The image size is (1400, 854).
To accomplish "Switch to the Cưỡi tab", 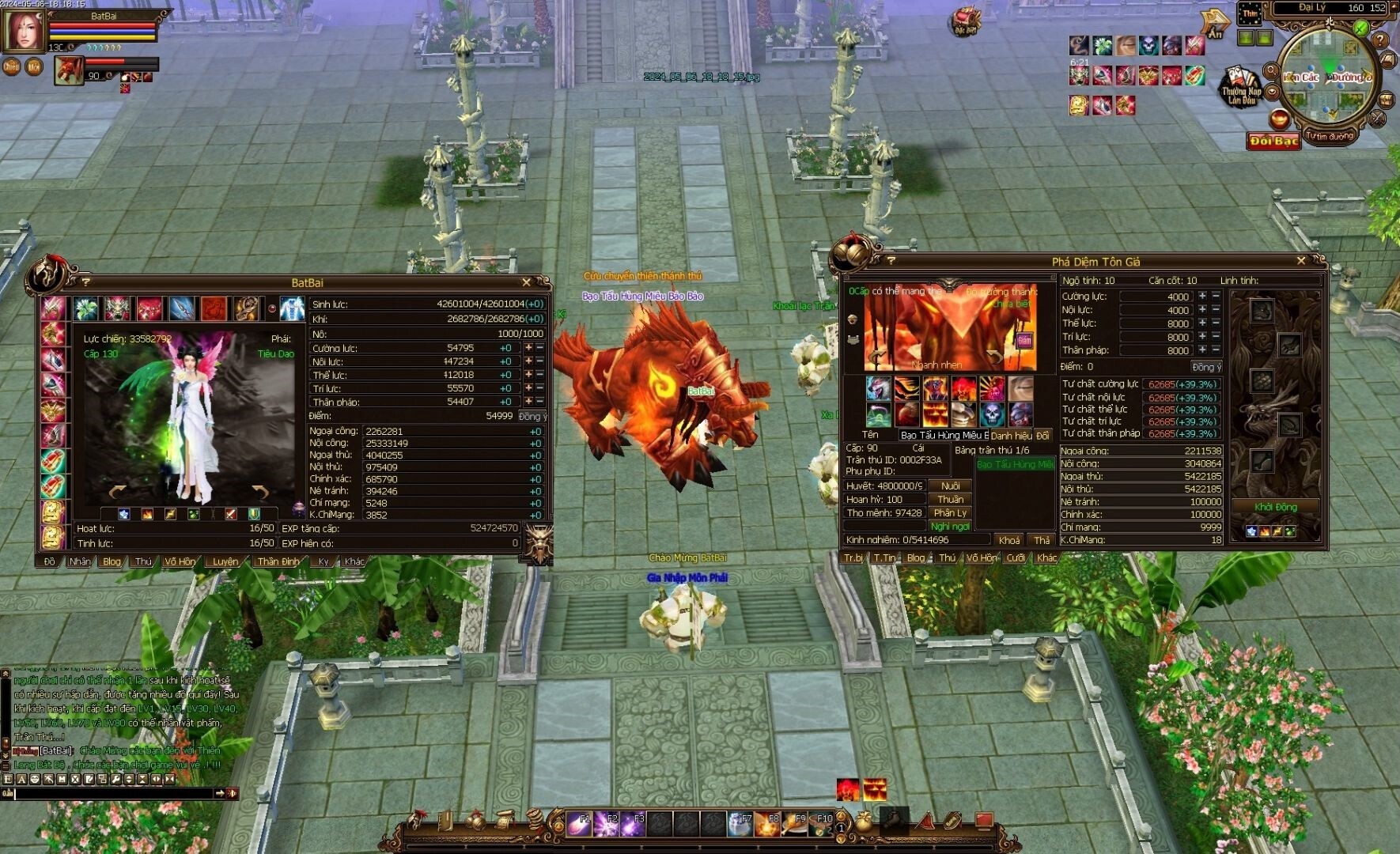I will [1016, 557].
